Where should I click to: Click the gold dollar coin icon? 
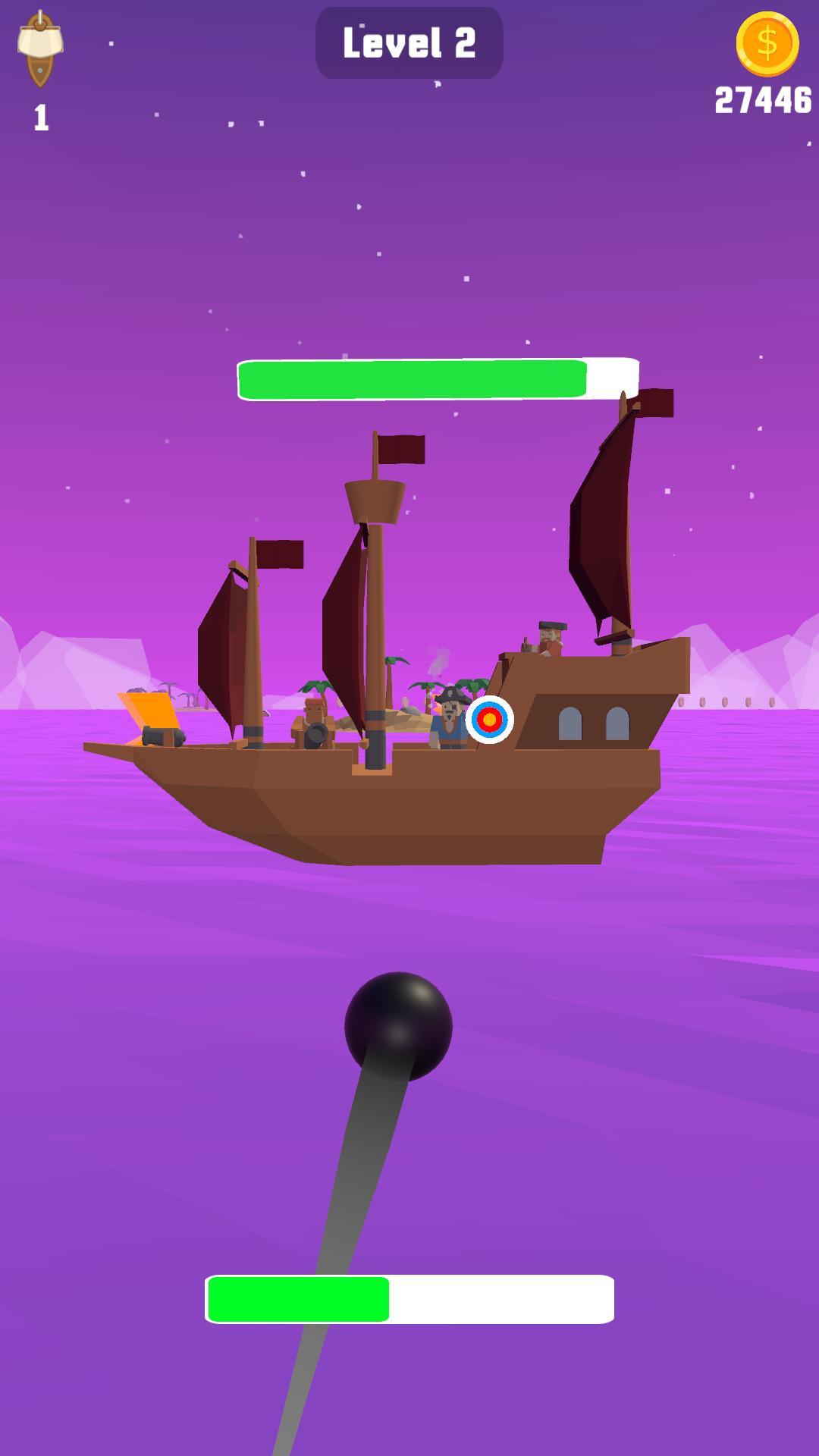(x=767, y=44)
